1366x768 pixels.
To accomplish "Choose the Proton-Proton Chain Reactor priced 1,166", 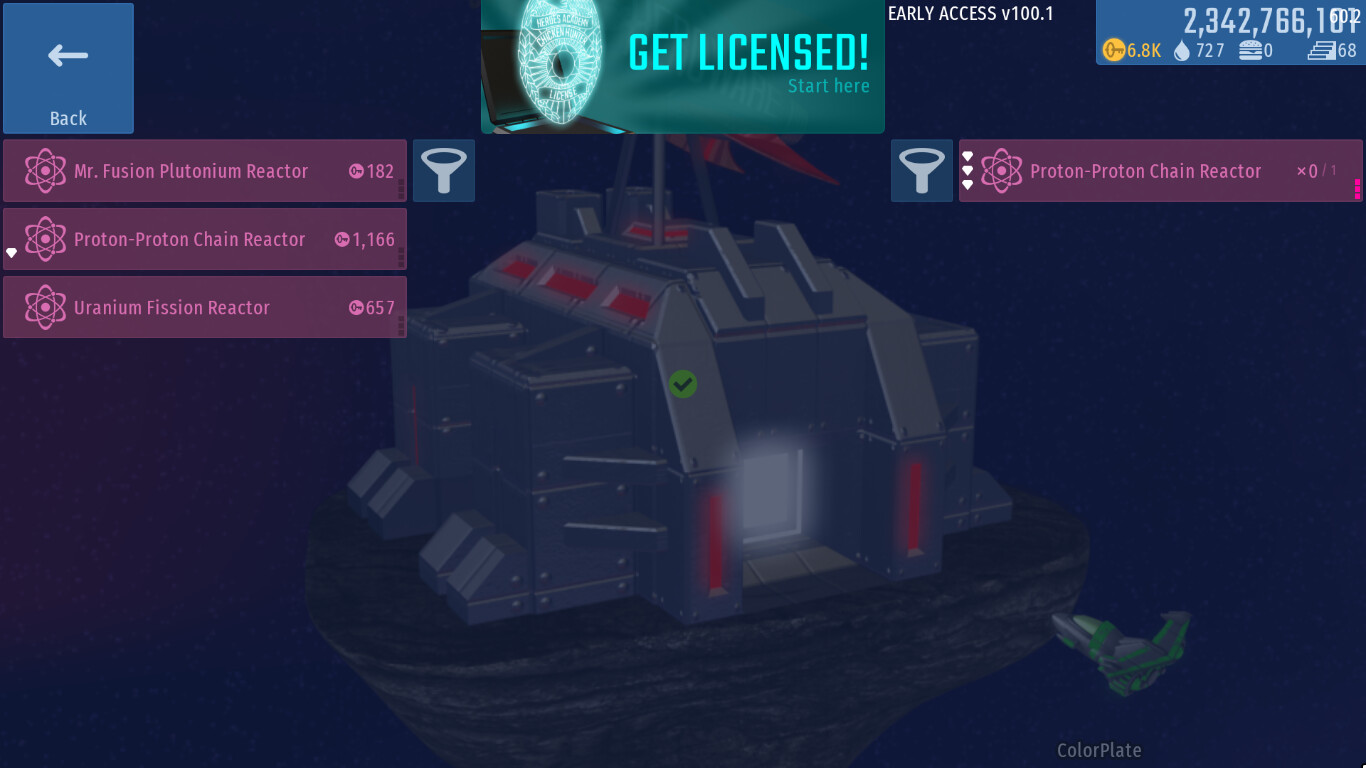I will point(205,239).
